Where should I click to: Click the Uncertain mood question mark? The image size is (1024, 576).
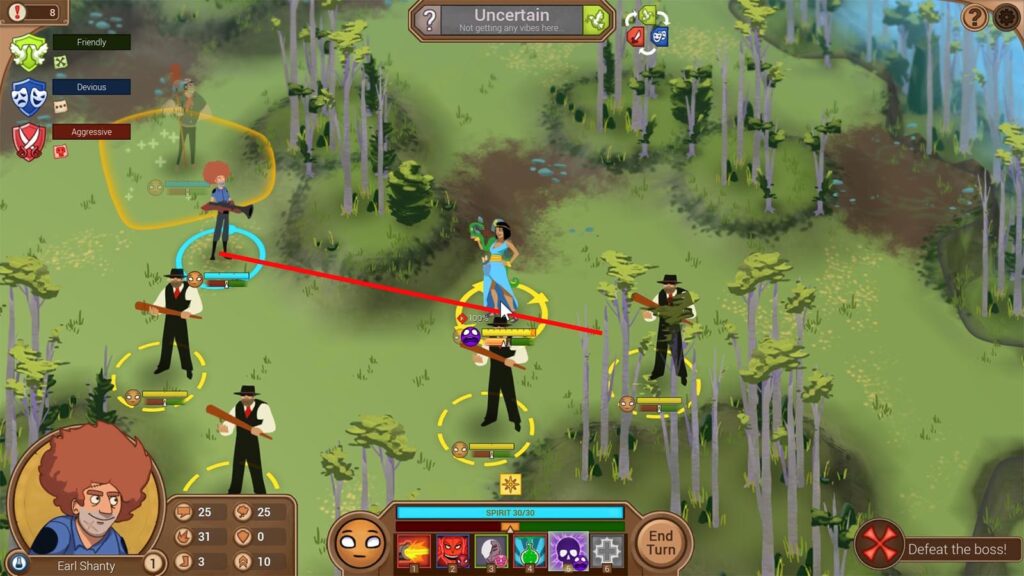coord(428,20)
